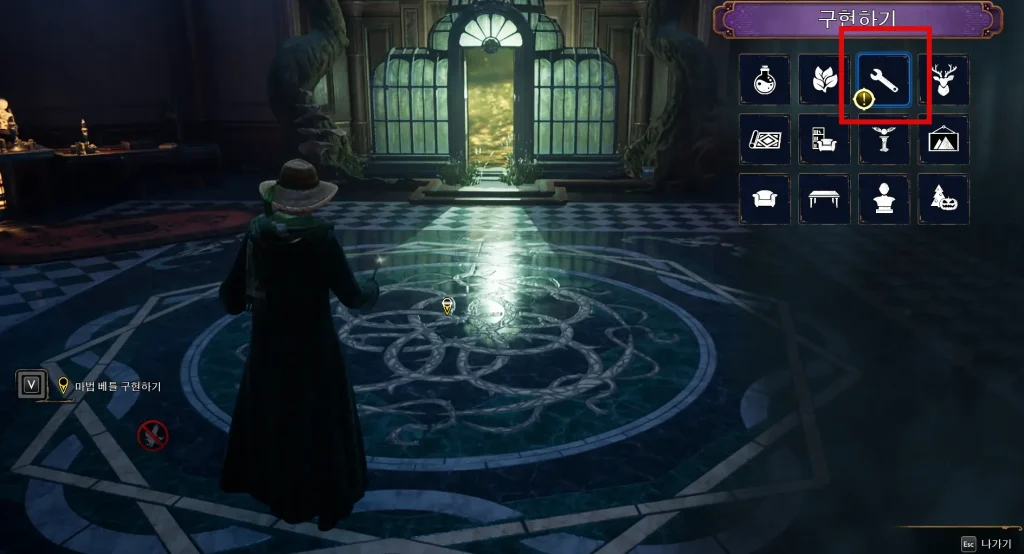Select the winged pedestal decoration category
This screenshot has width=1024, height=554.
[x=884, y=139]
